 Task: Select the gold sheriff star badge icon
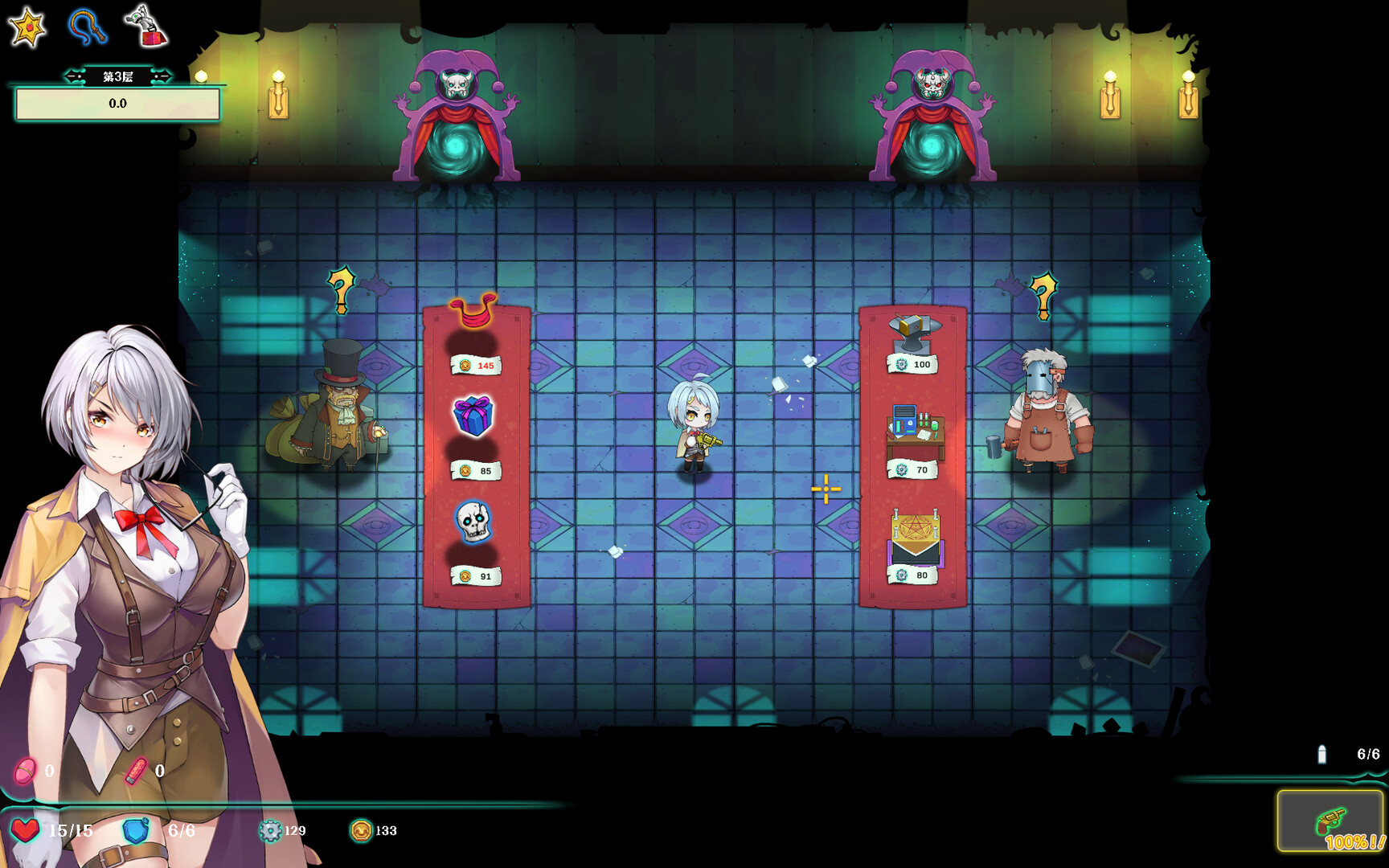(27, 27)
